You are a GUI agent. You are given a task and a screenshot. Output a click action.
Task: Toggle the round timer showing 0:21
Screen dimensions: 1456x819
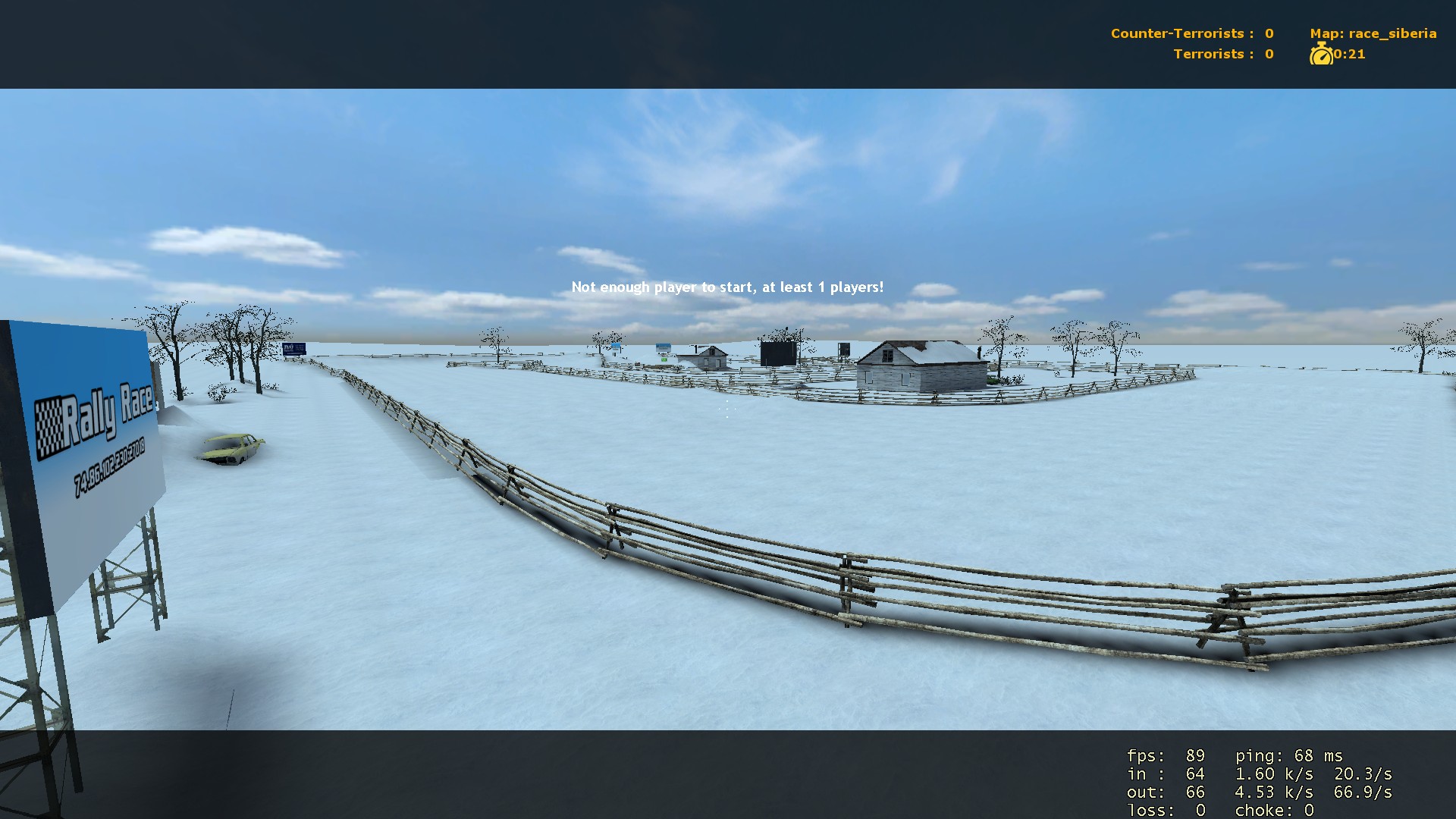(x=1350, y=54)
